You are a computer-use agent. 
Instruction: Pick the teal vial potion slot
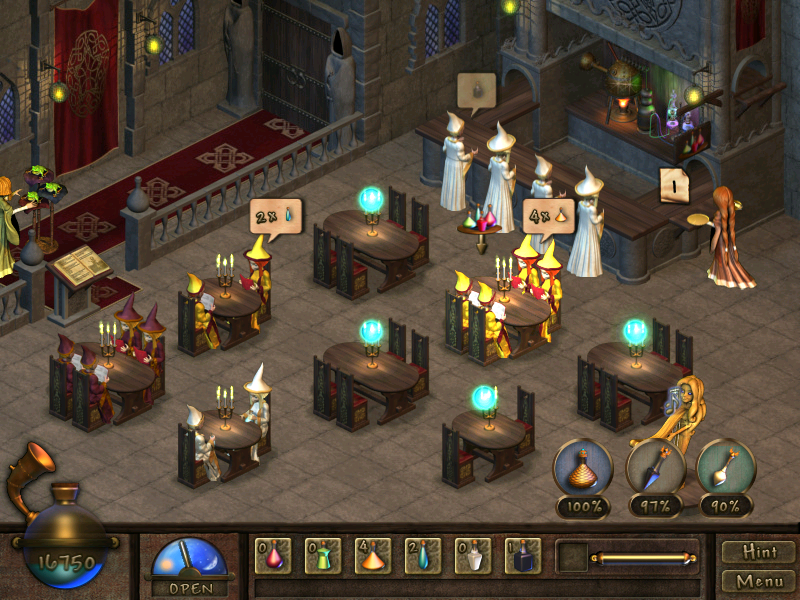click(x=423, y=555)
